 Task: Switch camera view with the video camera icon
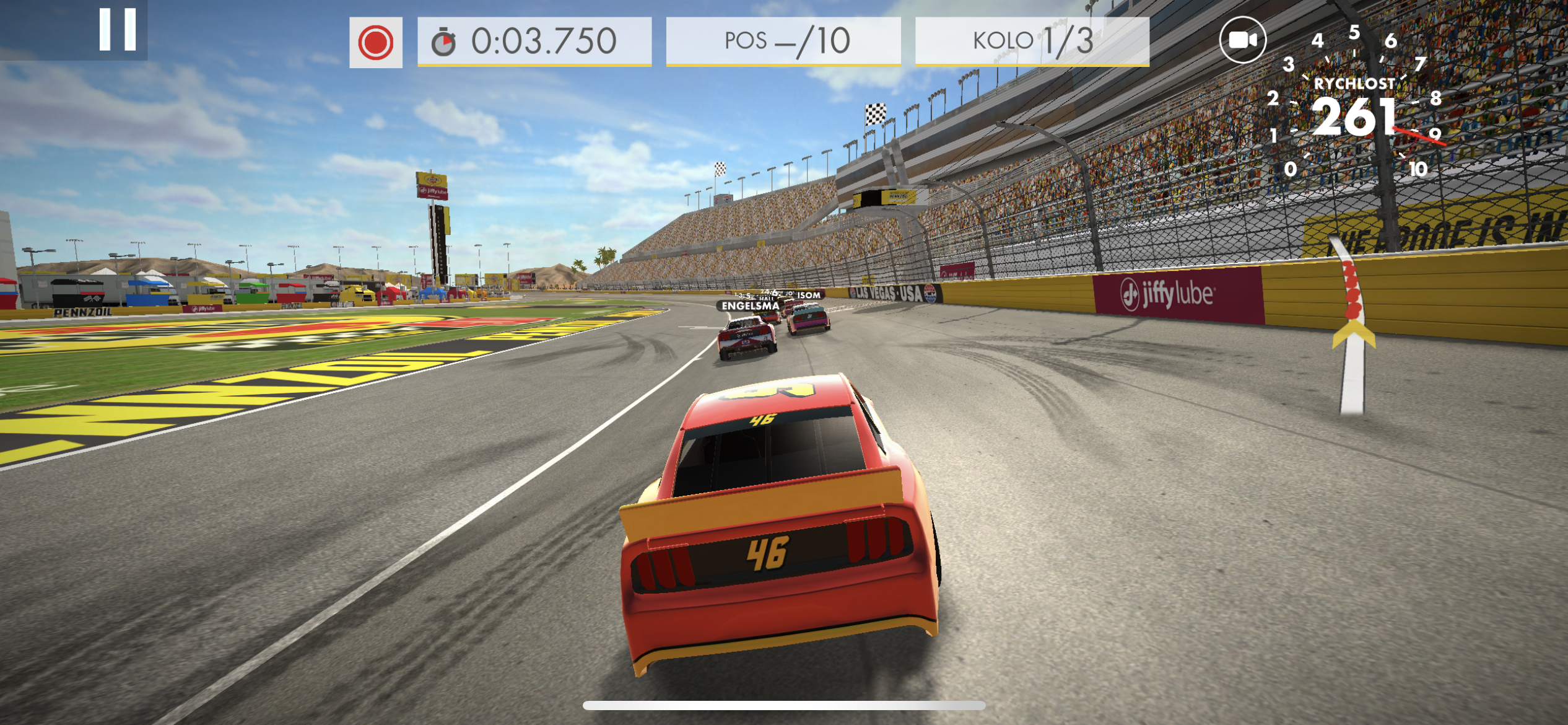[x=1245, y=38]
